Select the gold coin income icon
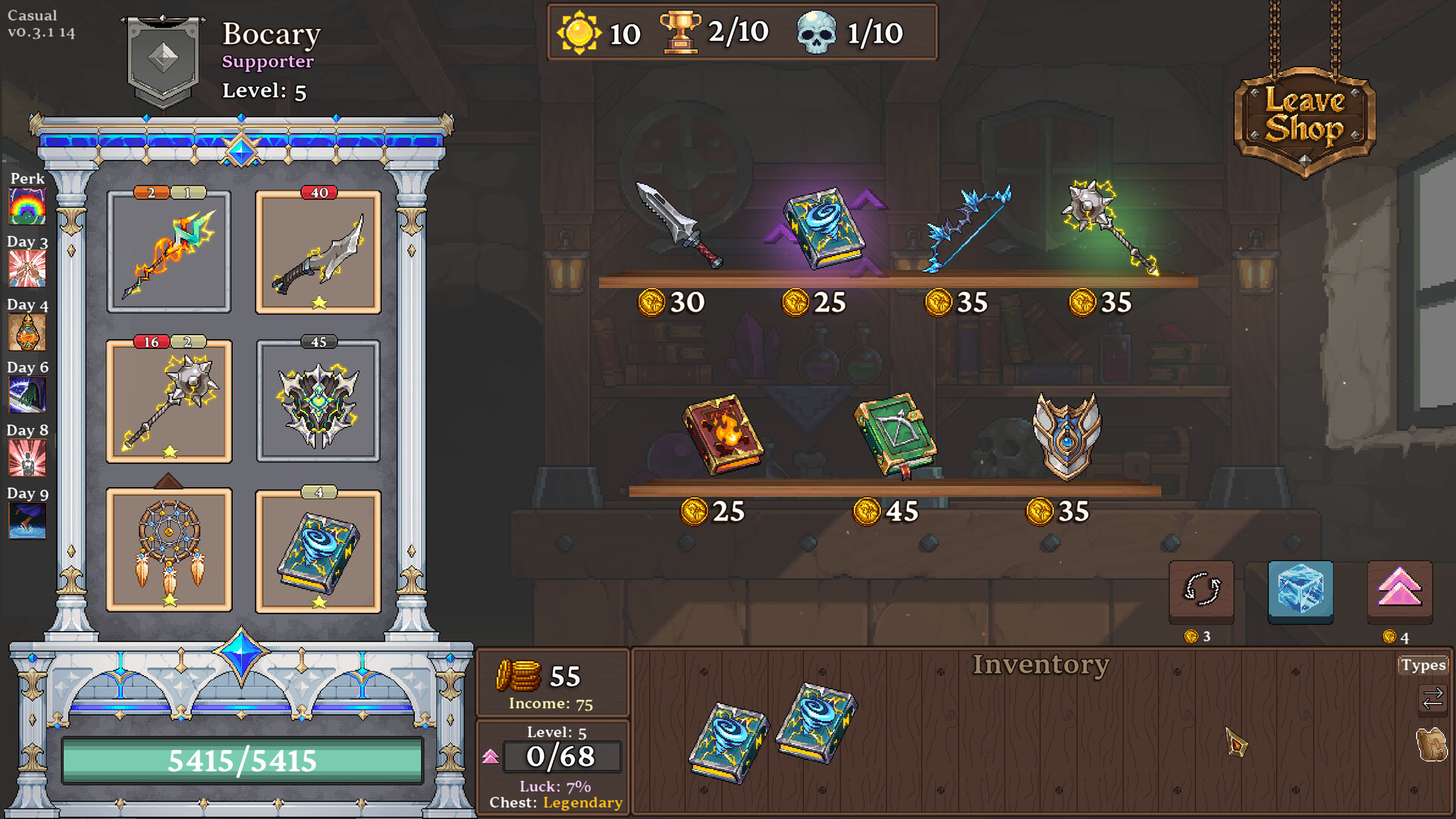The width and height of the screenshot is (1456, 819). pyautogui.click(x=519, y=675)
